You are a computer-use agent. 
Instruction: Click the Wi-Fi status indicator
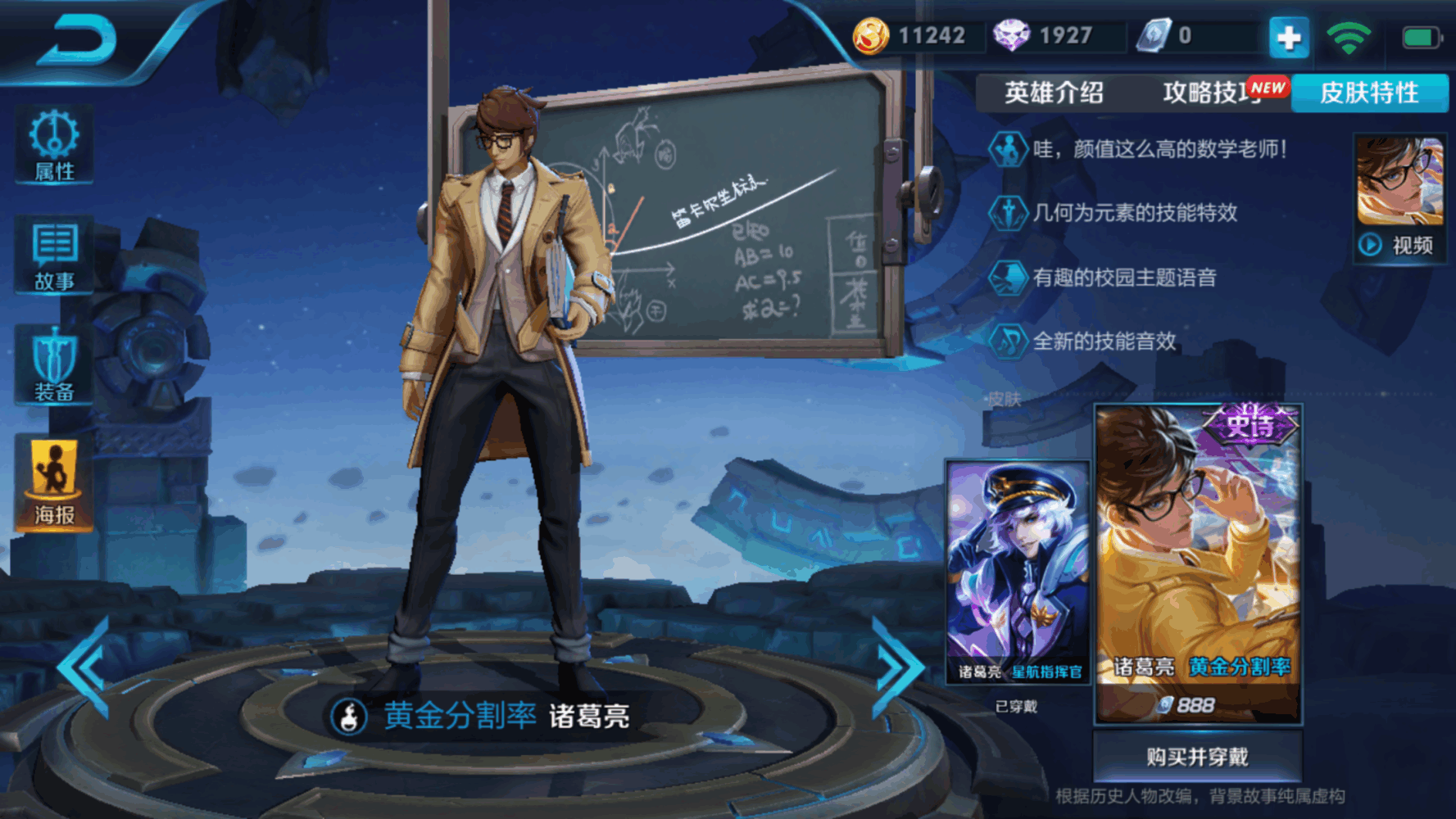click(1349, 35)
